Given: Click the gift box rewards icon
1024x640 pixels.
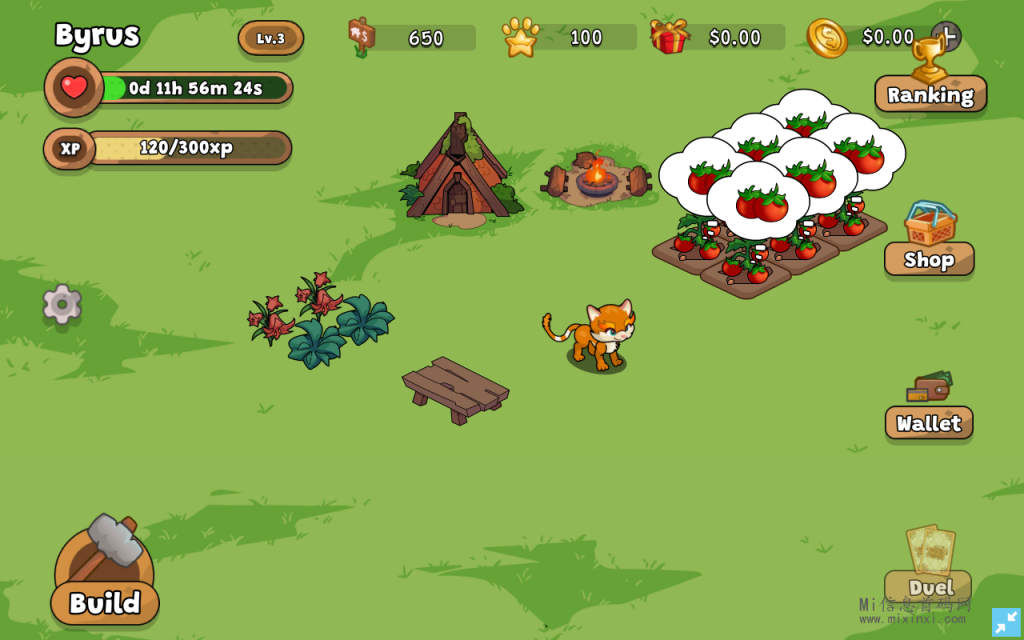Looking at the screenshot, I should point(669,37).
